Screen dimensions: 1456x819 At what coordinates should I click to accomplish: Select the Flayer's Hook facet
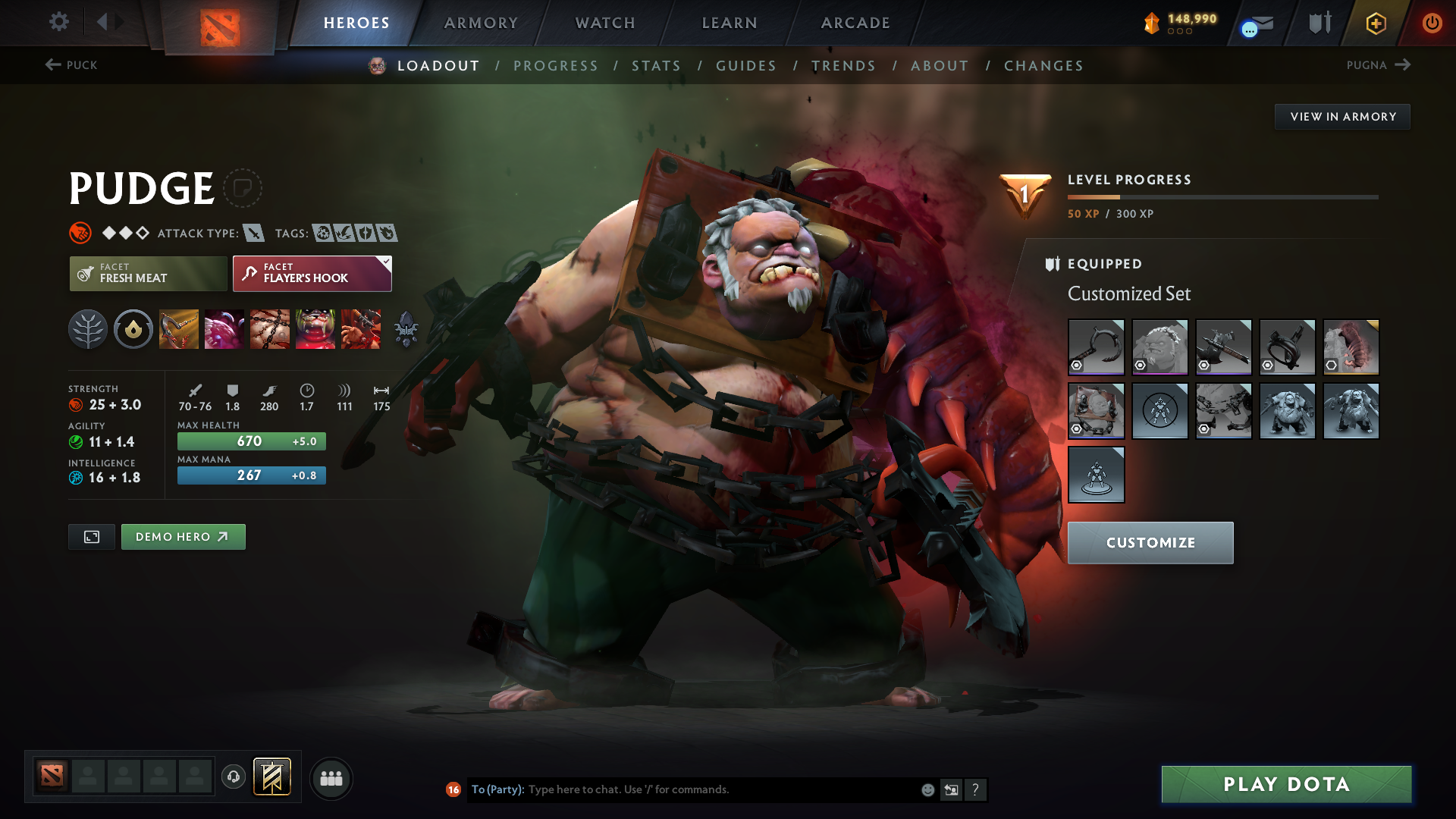point(312,273)
